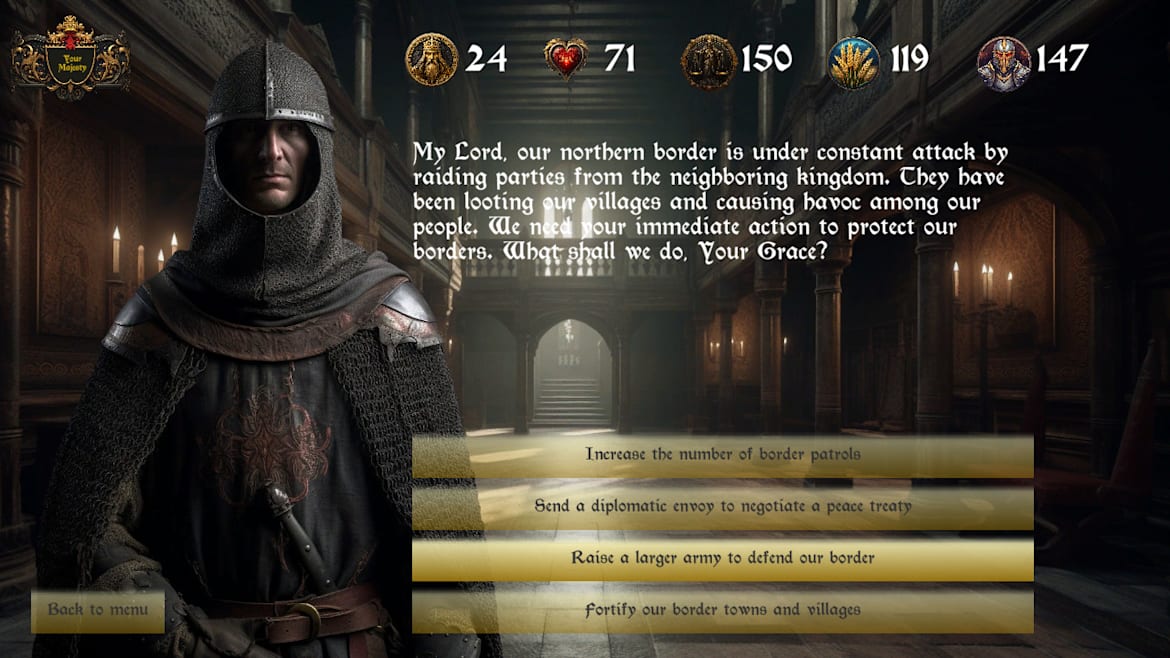Open the Your Majesty crest emblem
Image resolution: width=1170 pixels, height=658 pixels.
pos(71,58)
